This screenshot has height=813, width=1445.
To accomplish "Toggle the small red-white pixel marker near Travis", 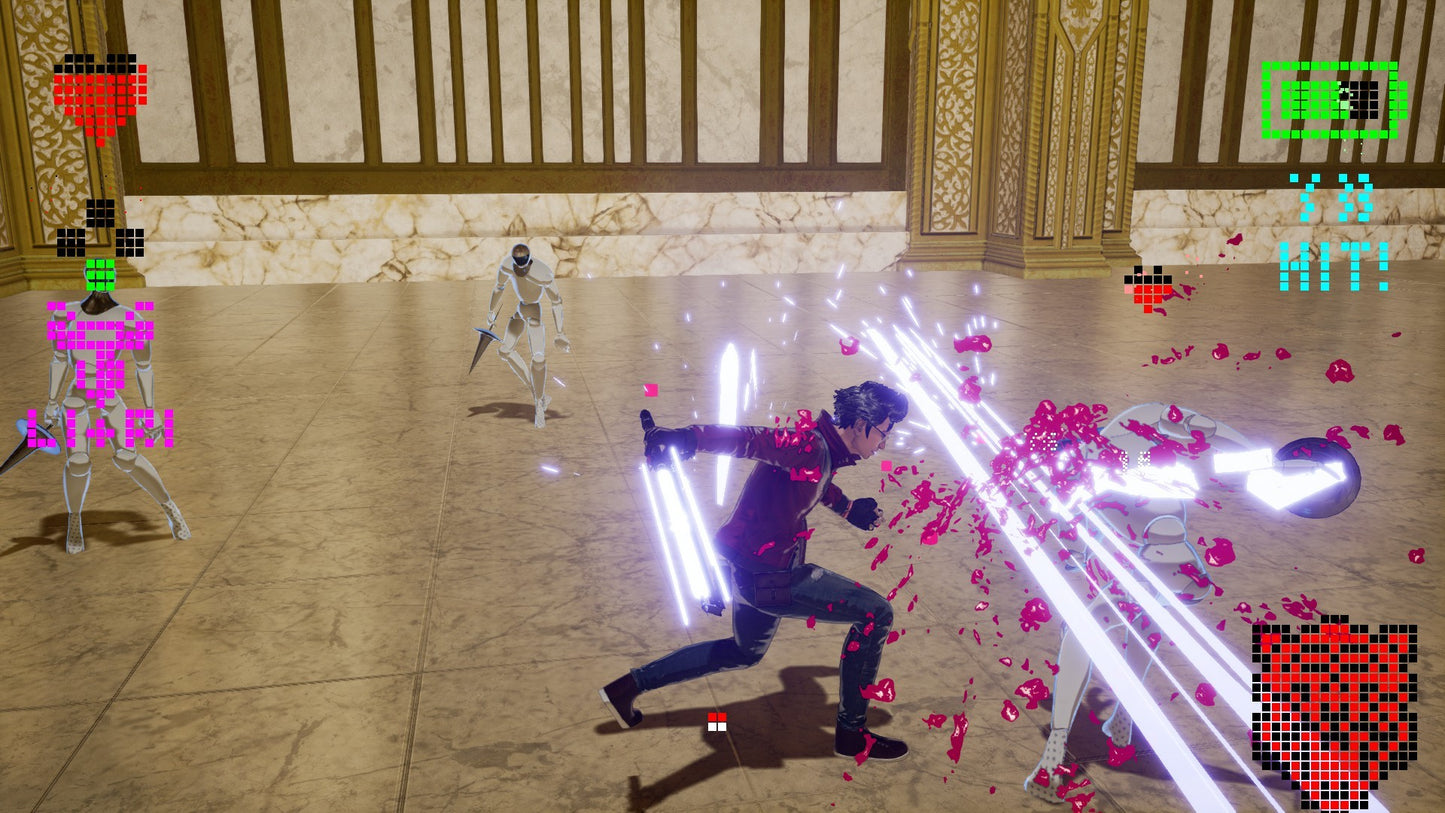I will pos(718,722).
